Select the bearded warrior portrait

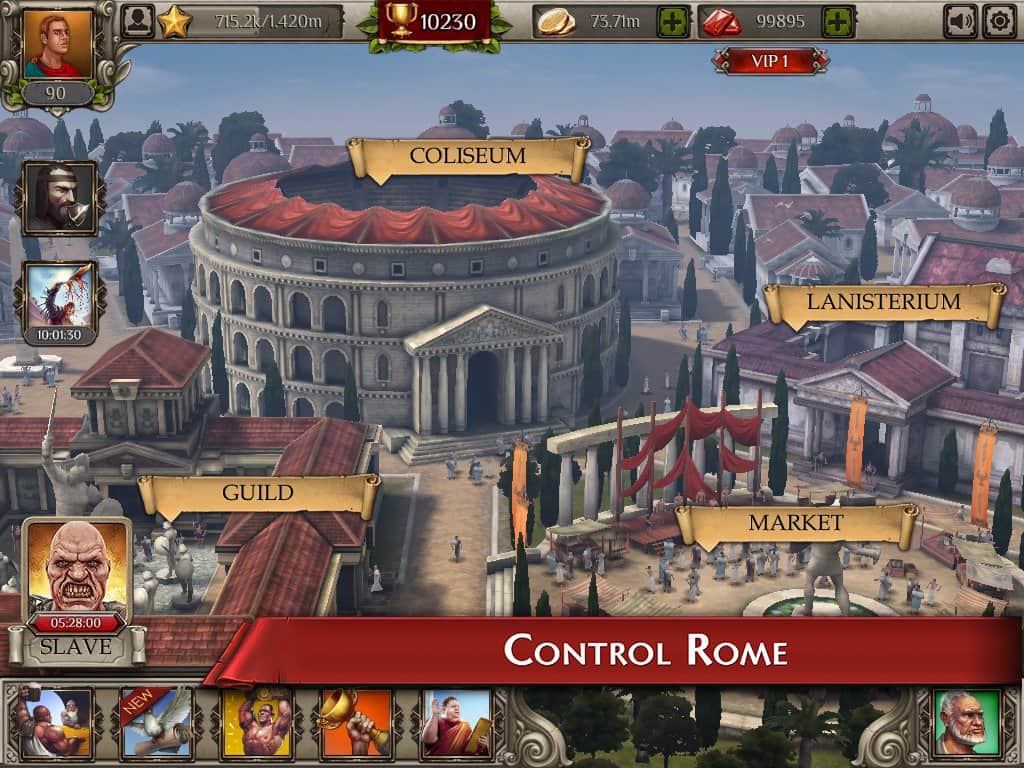click(x=59, y=198)
